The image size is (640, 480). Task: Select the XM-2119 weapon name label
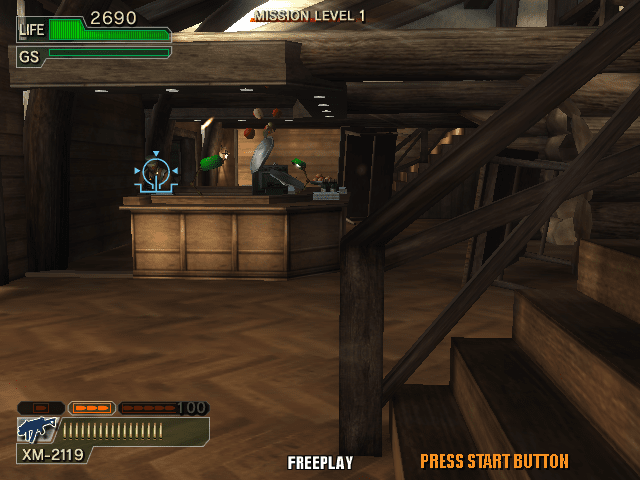pos(52,455)
